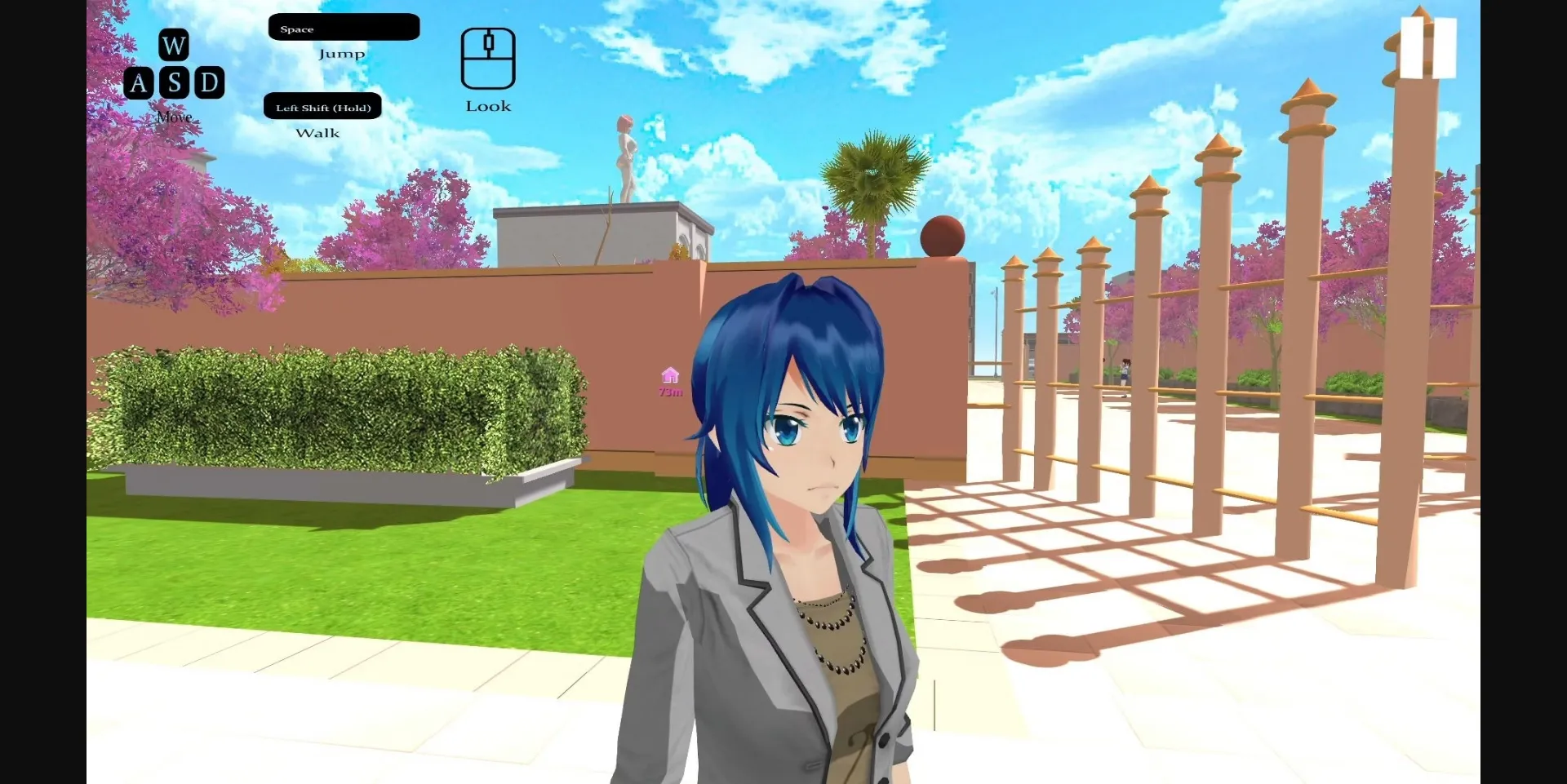Click the A movement key icon

click(140, 82)
